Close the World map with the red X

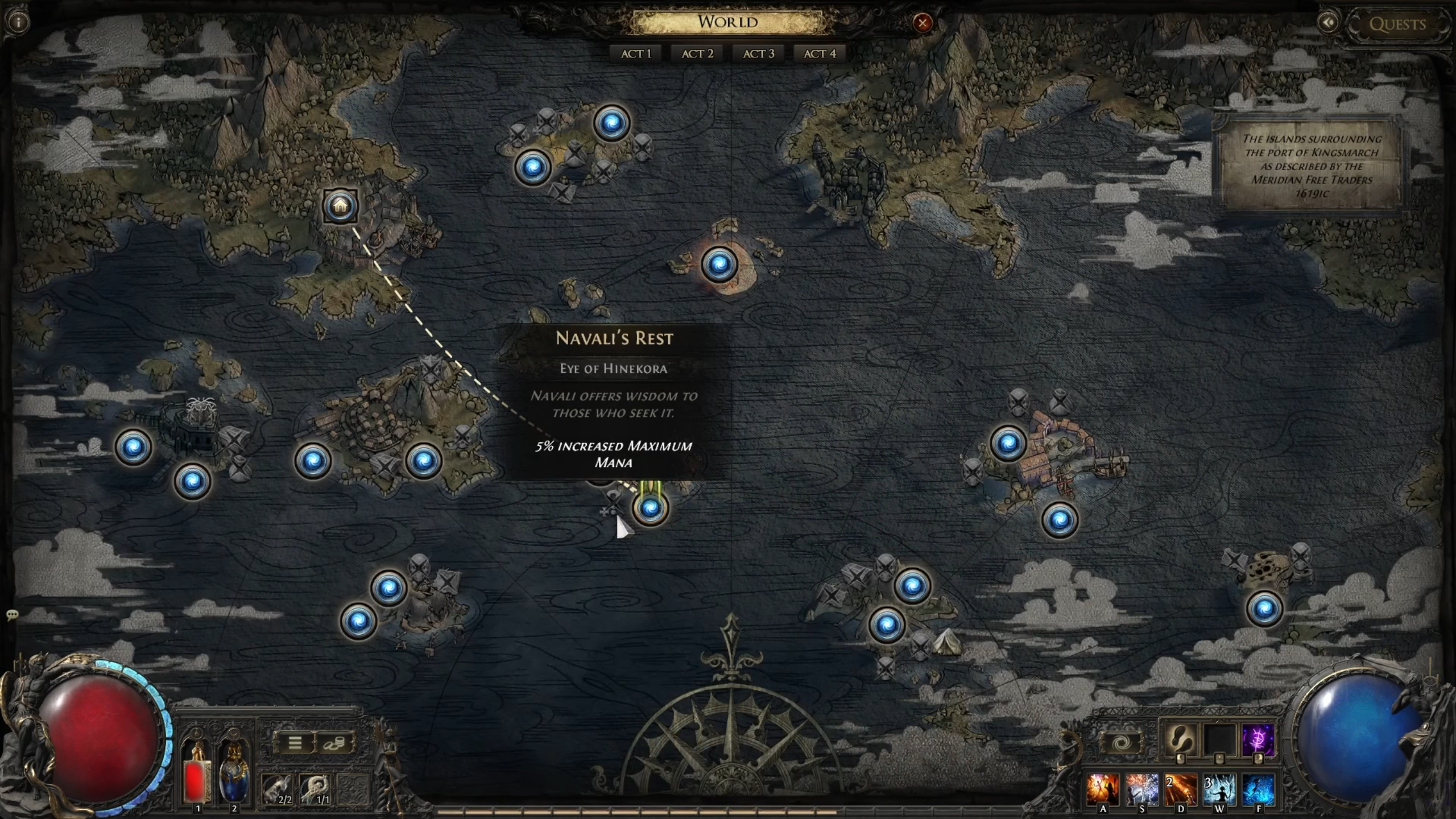[923, 23]
